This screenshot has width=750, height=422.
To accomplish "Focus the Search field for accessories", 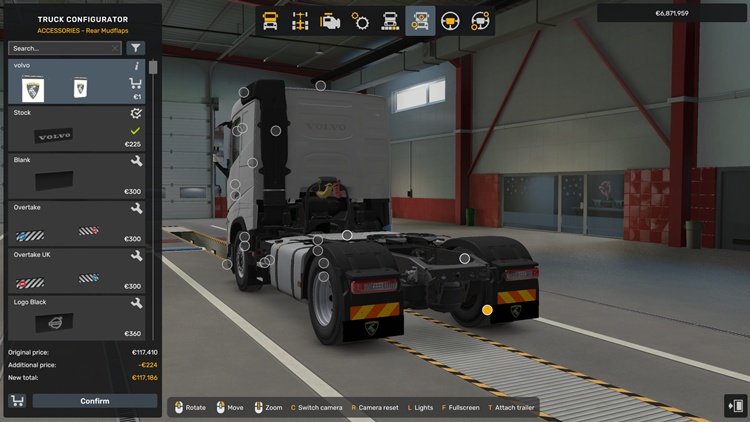I will point(58,48).
